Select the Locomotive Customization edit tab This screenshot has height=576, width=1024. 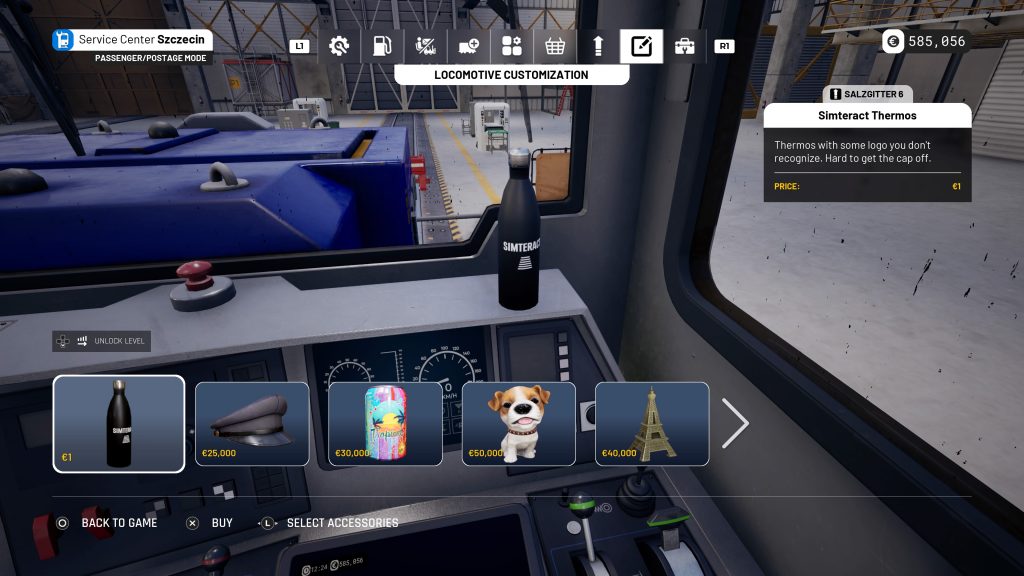[641, 46]
